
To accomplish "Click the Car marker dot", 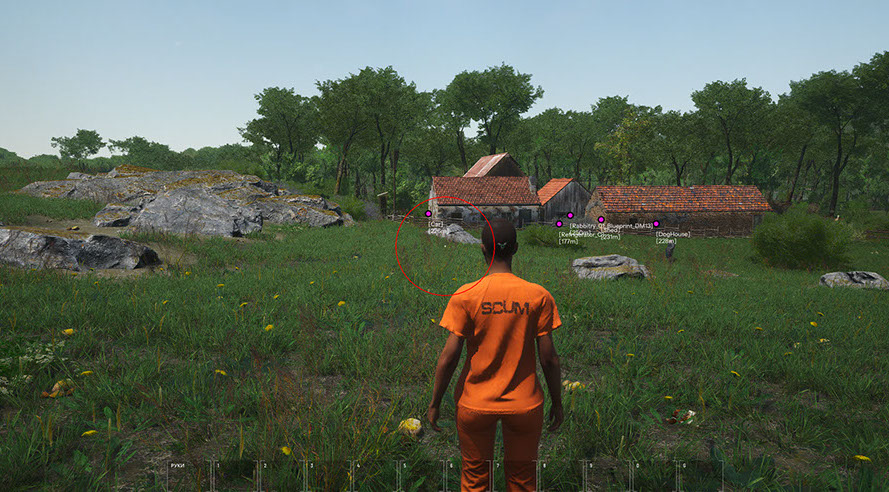I will click(429, 213).
